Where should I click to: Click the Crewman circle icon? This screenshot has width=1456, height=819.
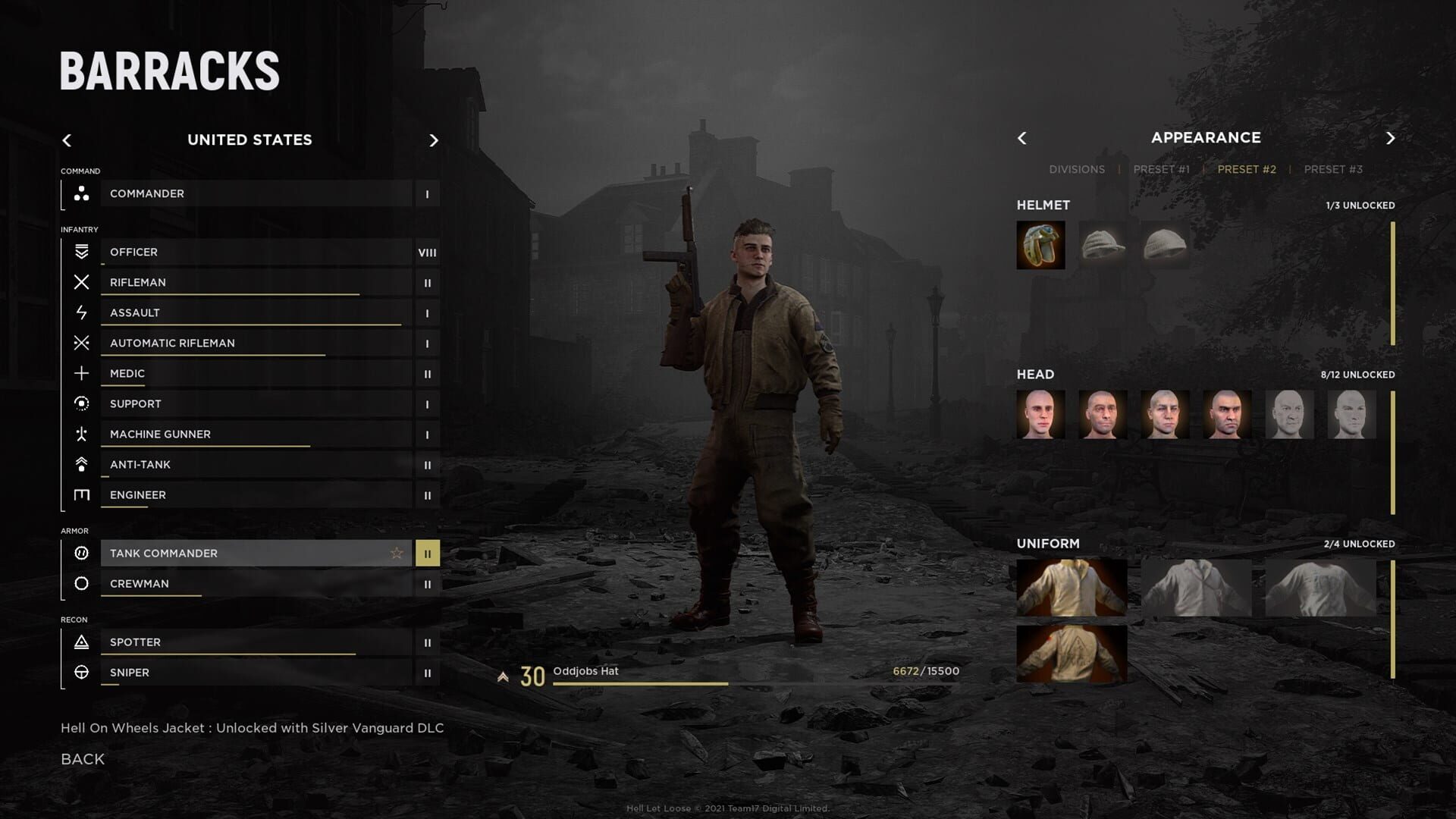point(80,583)
